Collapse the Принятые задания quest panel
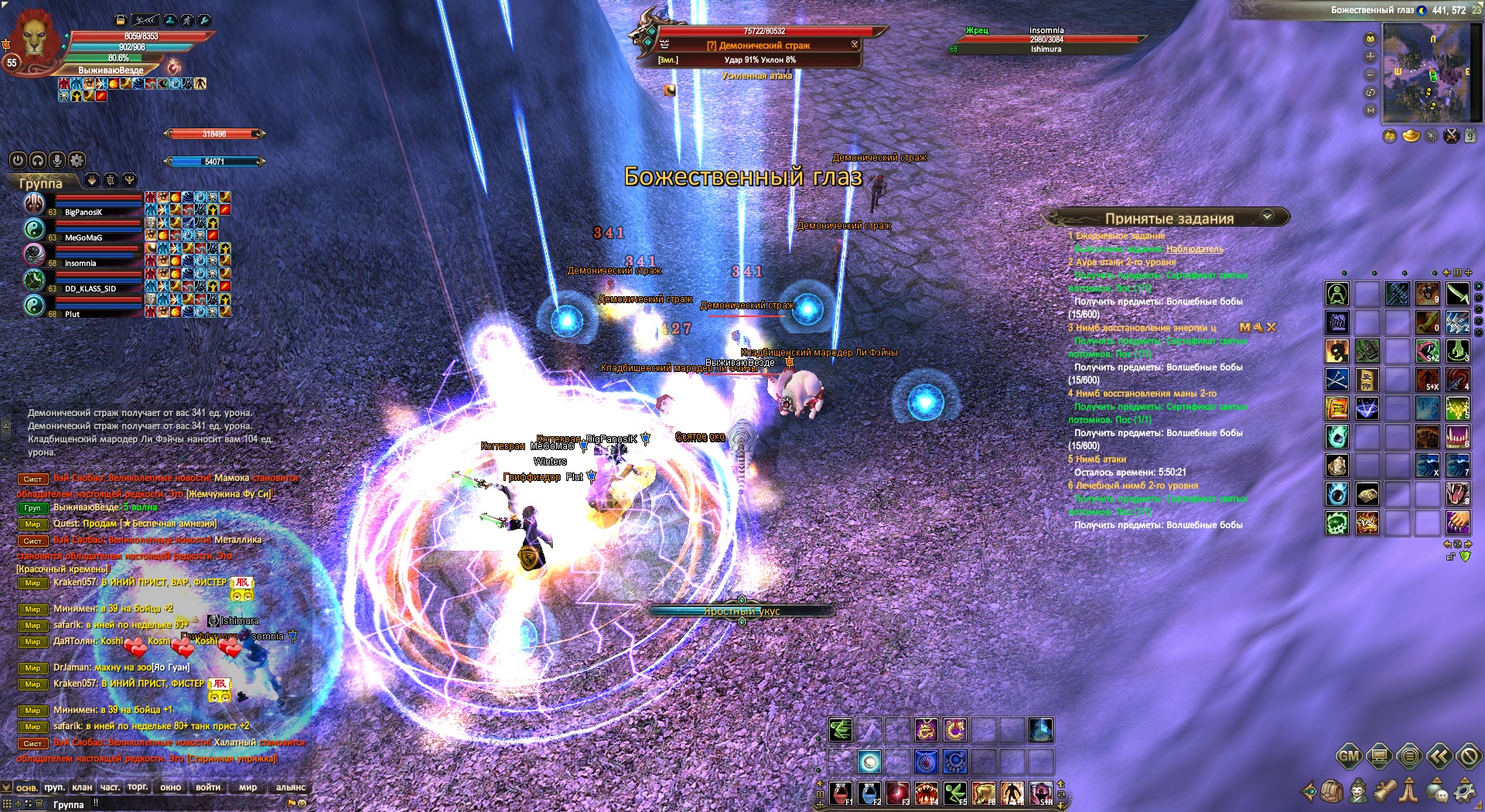 [1267, 217]
